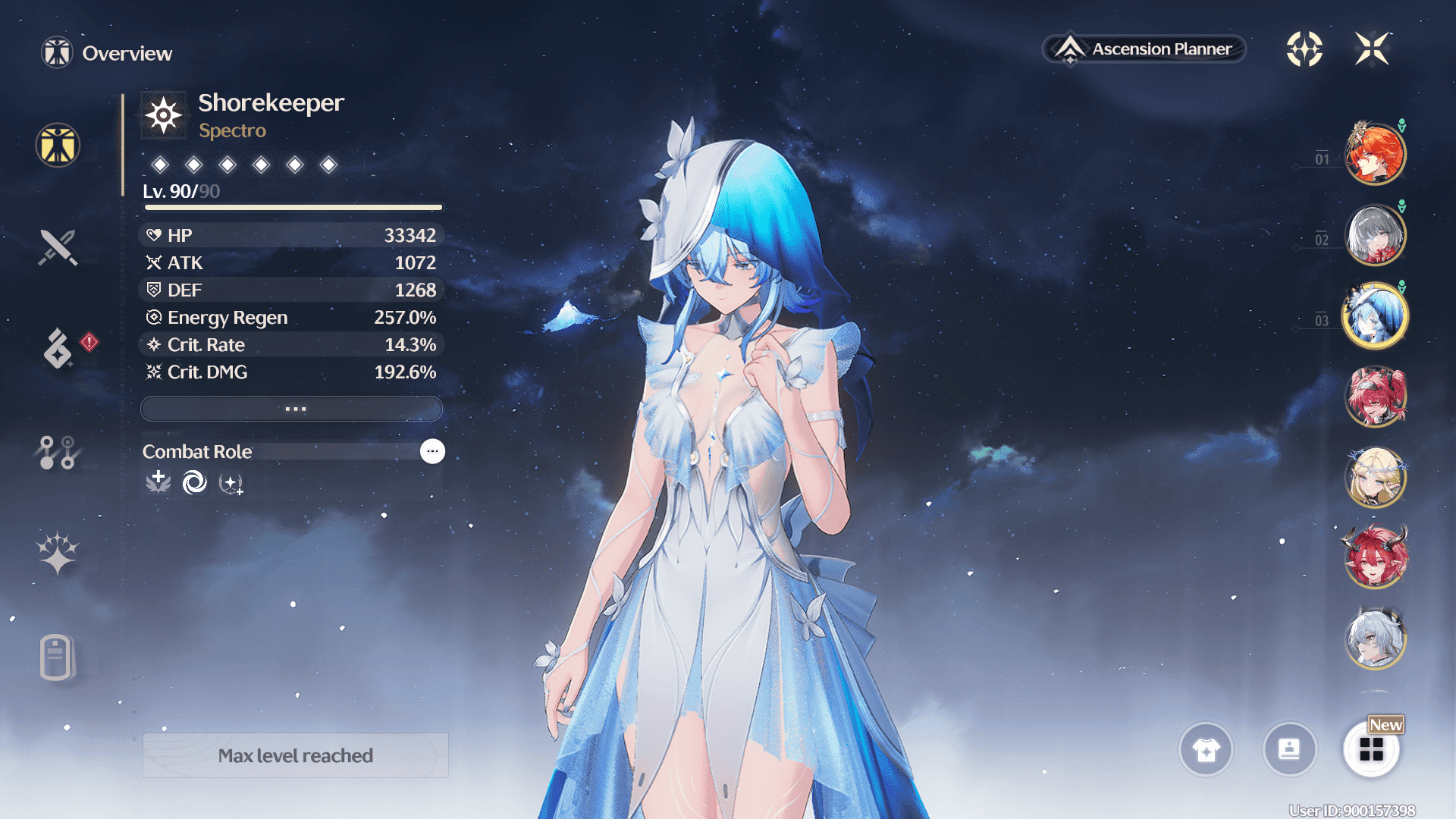This screenshot has width=1456, height=819.
Task: Open the Echoes tab with alert
Action: coord(58,349)
